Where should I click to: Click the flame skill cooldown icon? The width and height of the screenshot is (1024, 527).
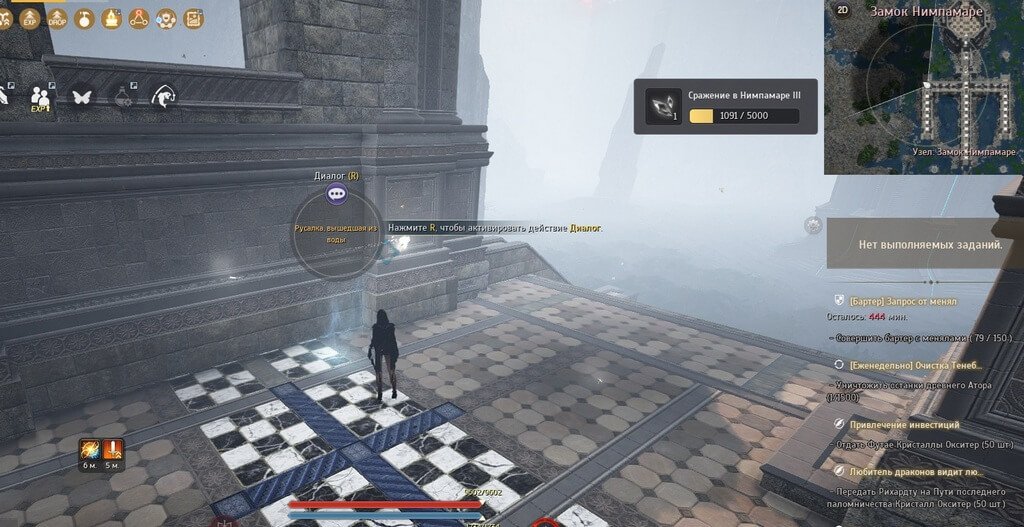click(x=89, y=449)
